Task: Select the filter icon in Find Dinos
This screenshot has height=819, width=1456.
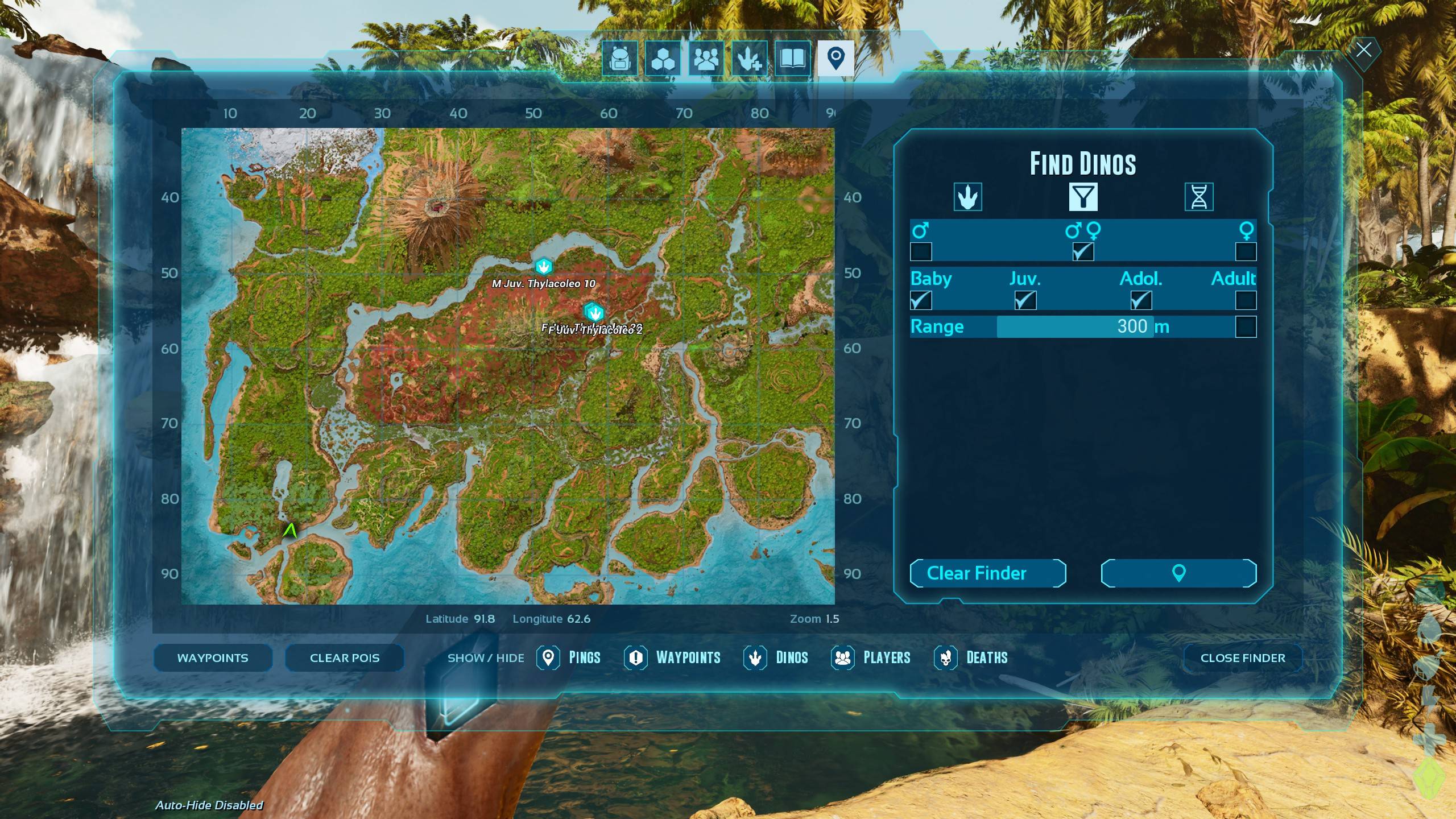Action: click(1083, 196)
